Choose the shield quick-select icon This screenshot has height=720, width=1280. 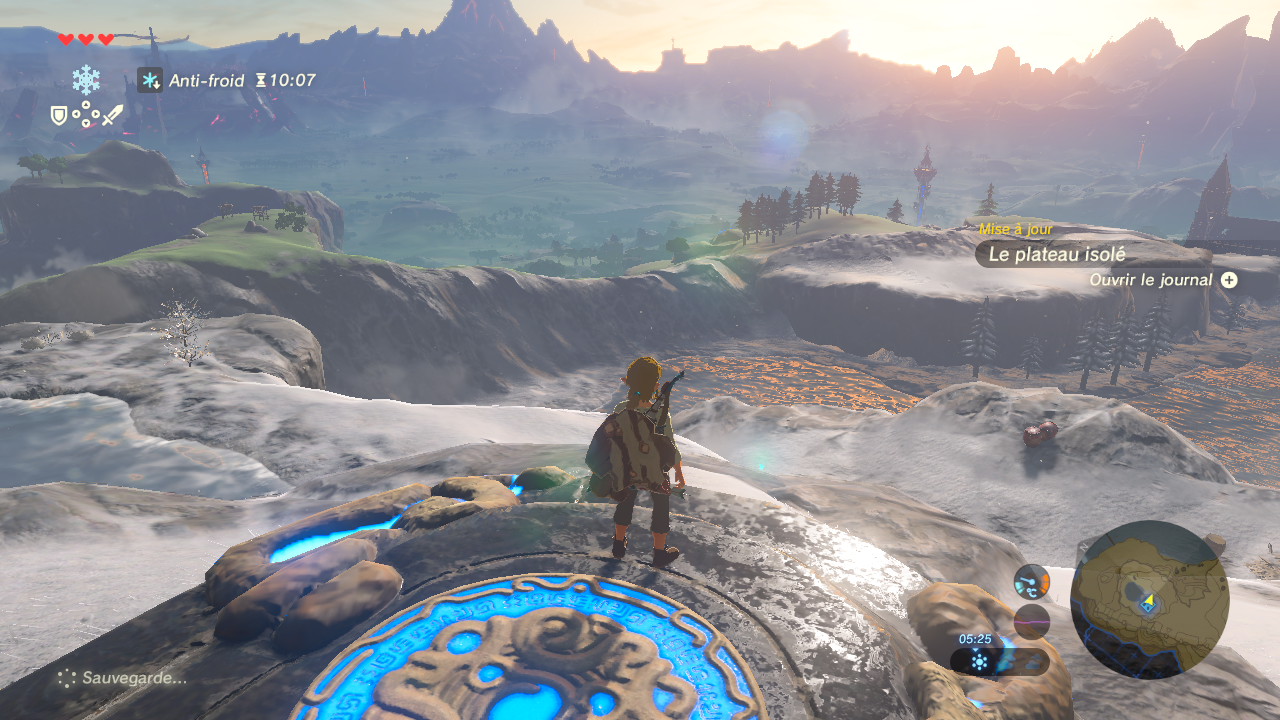[x=59, y=117]
